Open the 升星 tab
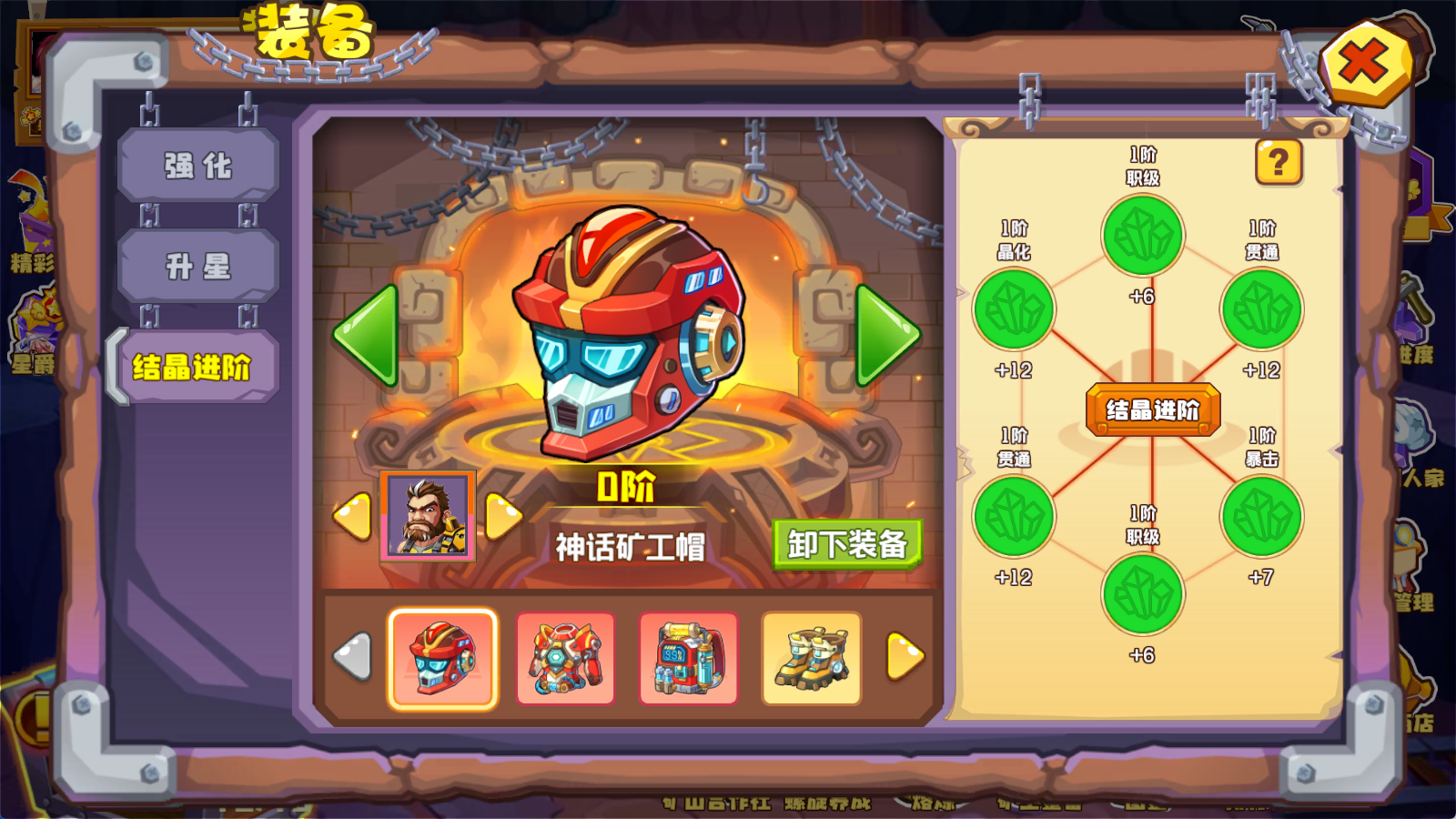The image size is (1456, 819). pos(197,267)
